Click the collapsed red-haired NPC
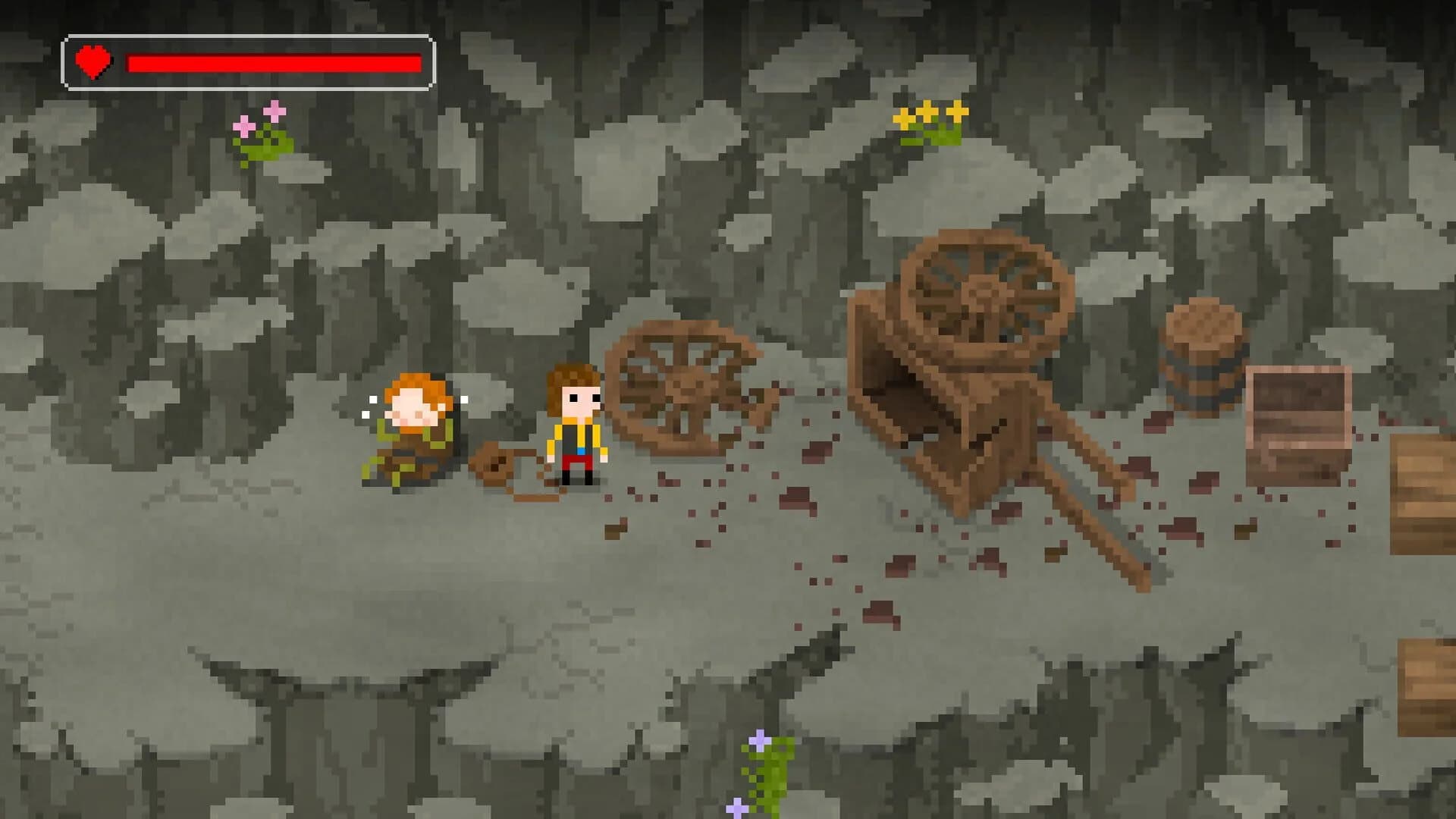 click(413, 432)
